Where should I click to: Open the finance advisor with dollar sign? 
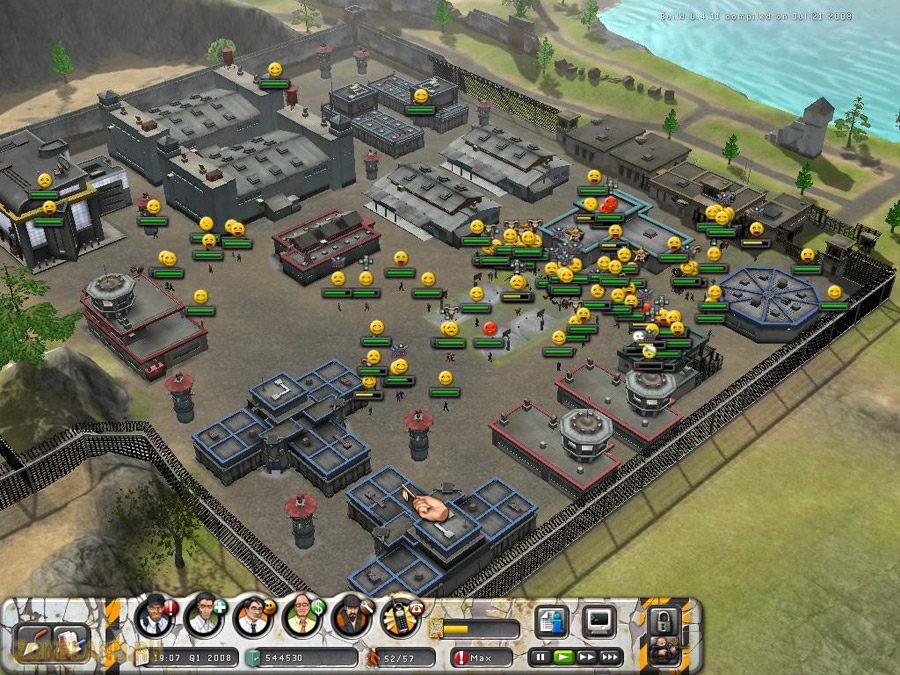coord(302,616)
